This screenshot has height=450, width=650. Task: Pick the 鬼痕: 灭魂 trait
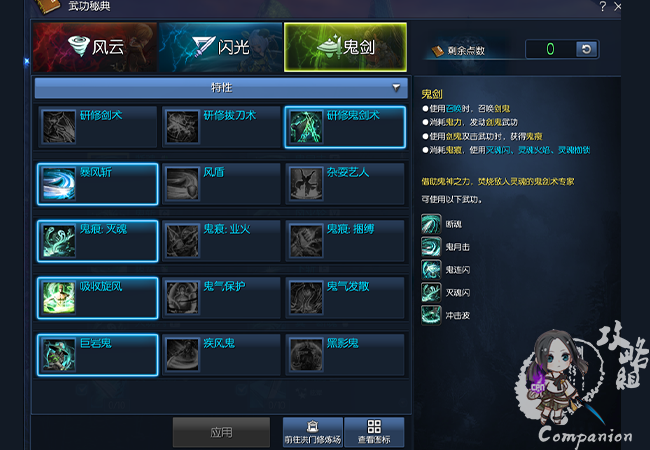97,241
